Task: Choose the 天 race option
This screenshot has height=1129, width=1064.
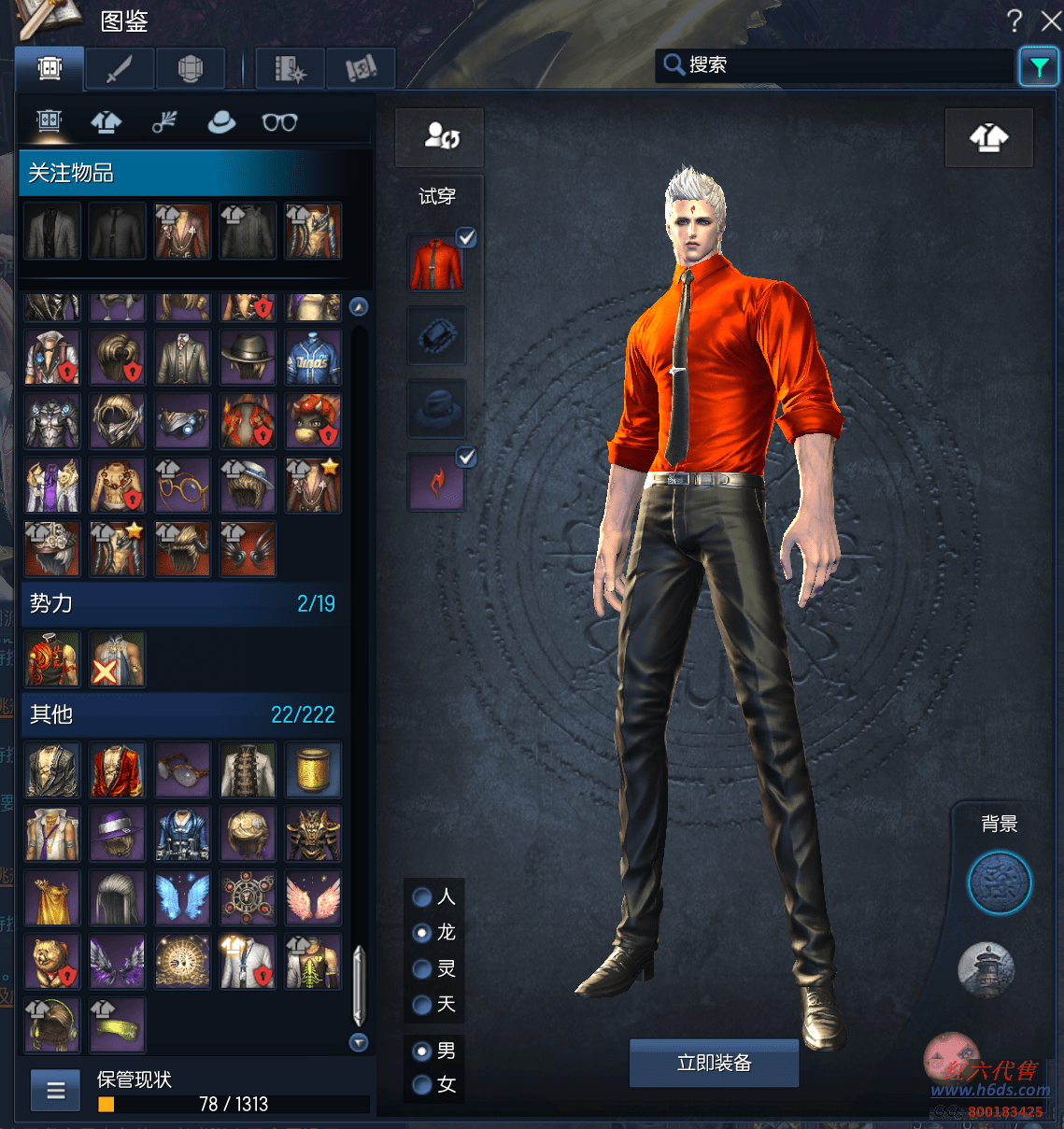Action: click(422, 1005)
